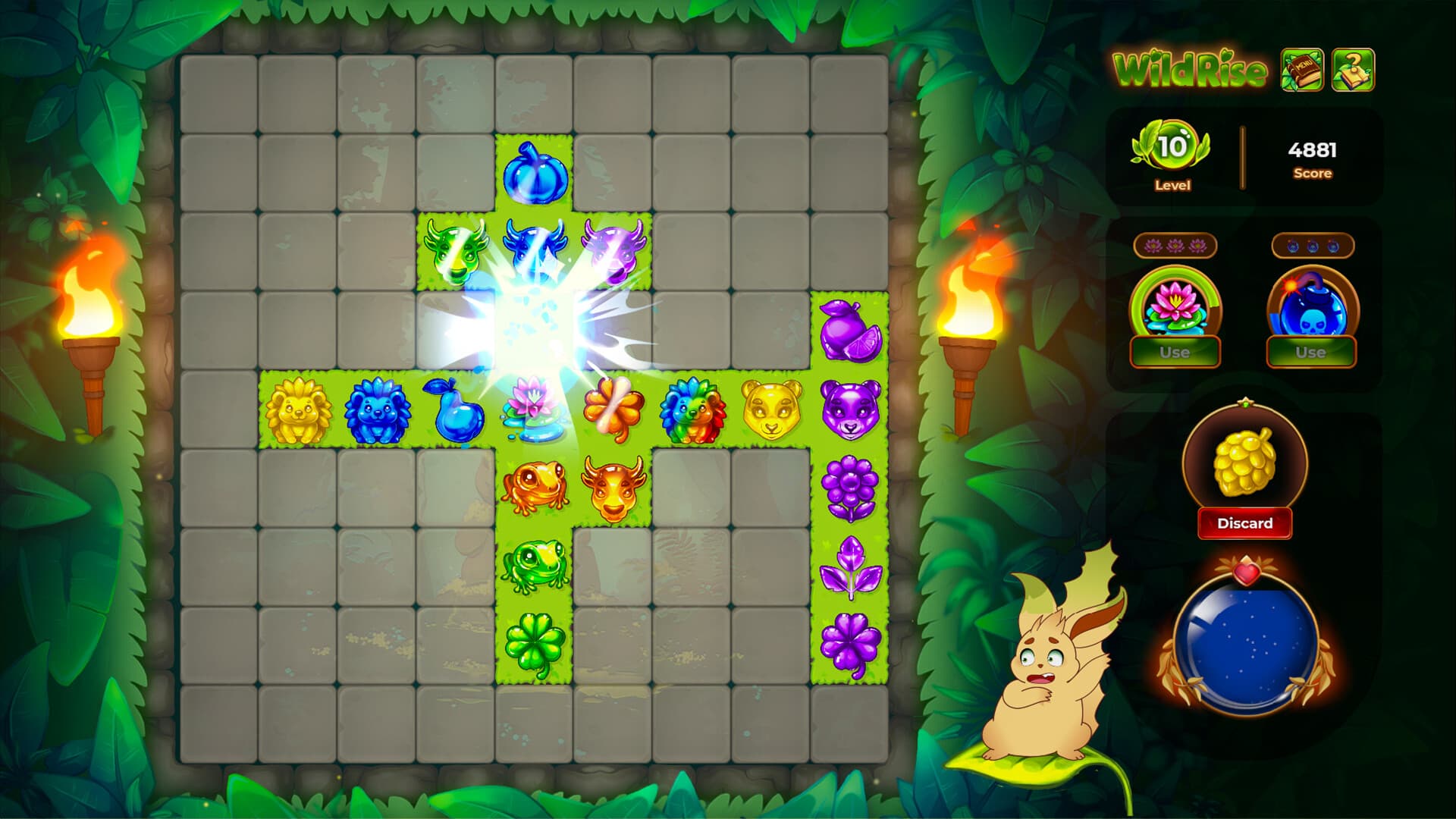Click the Discard button
Image resolution: width=1456 pixels, height=819 pixels.
[x=1244, y=523]
